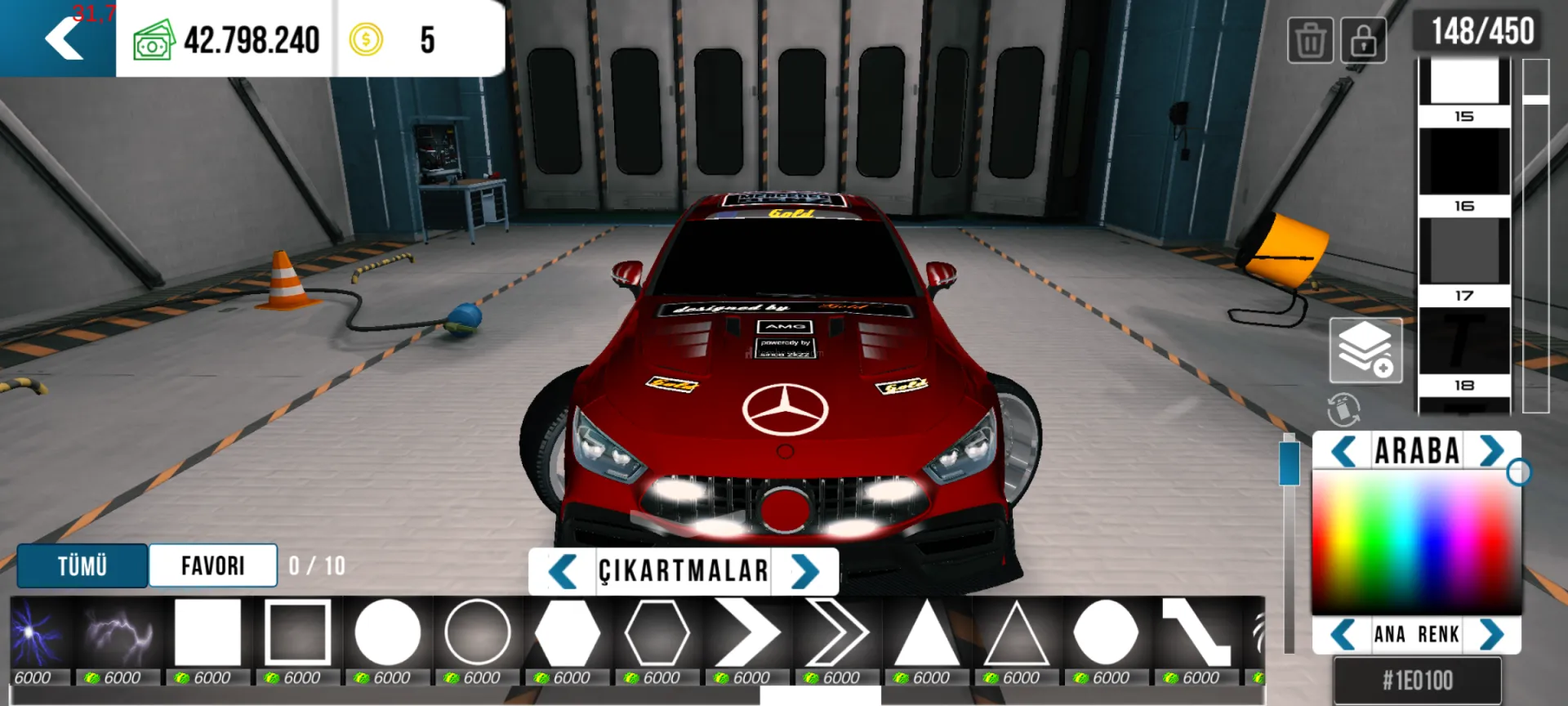Choose the filled white triangle decal
1568x706 pixels.
pyautogui.click(x=926, y=632)
